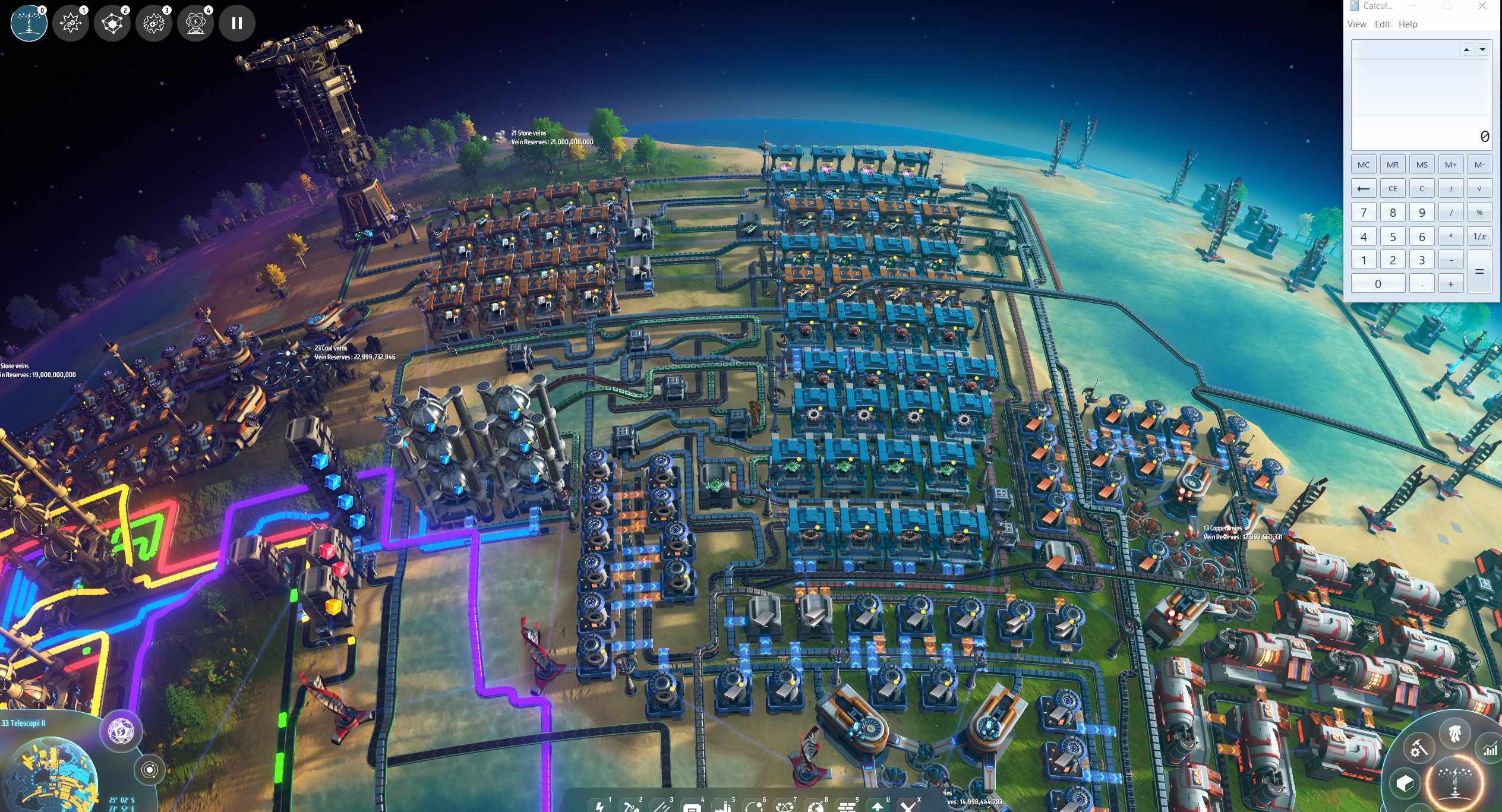The width and height of the screenshot is (1502, 812).
Task: Open the Edit menu in Calculator
Action: [x=1383, y=24]
